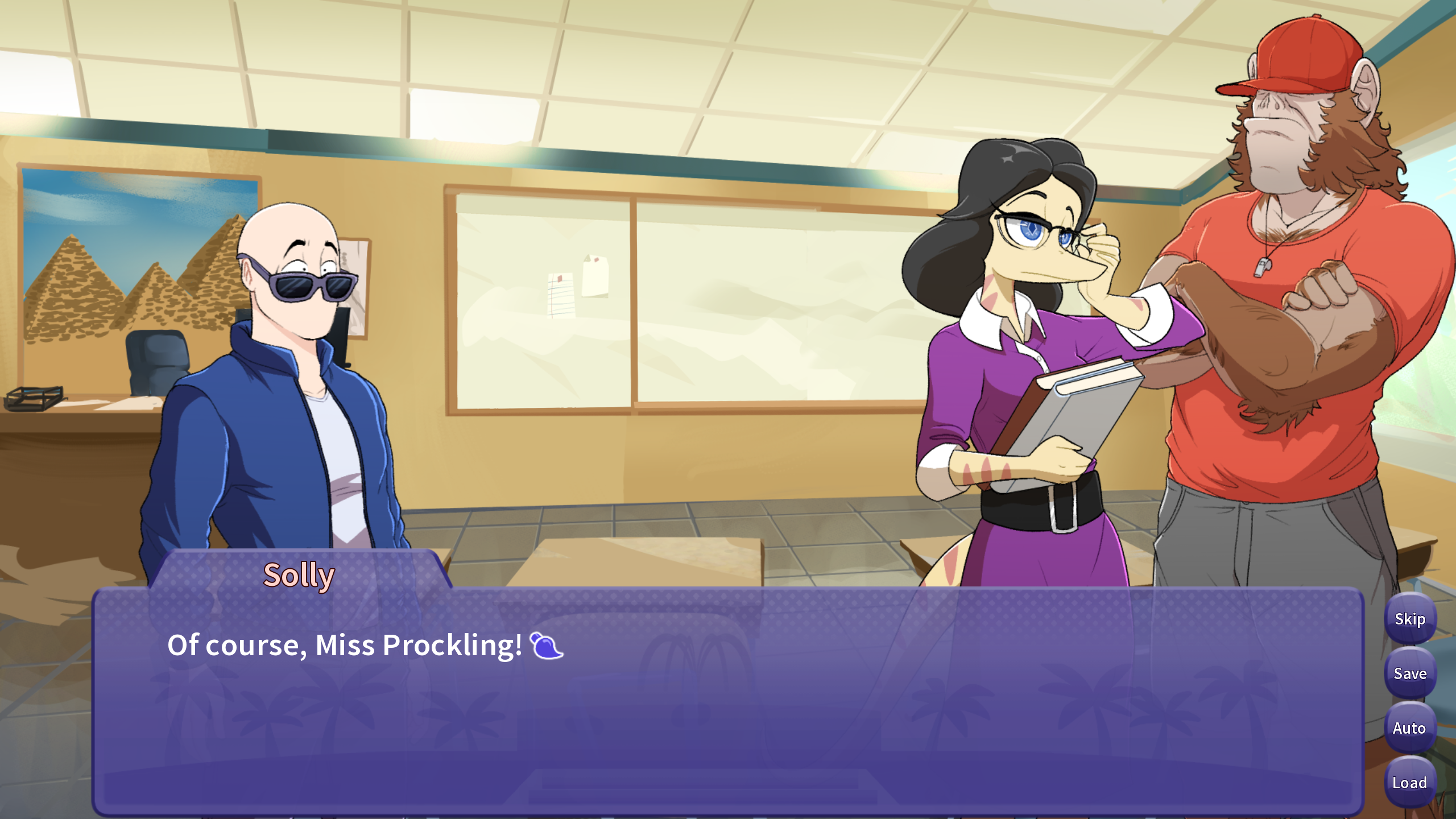1456x819 pixels.
Task: Open the Load menu
Action: pos(1409,783)
